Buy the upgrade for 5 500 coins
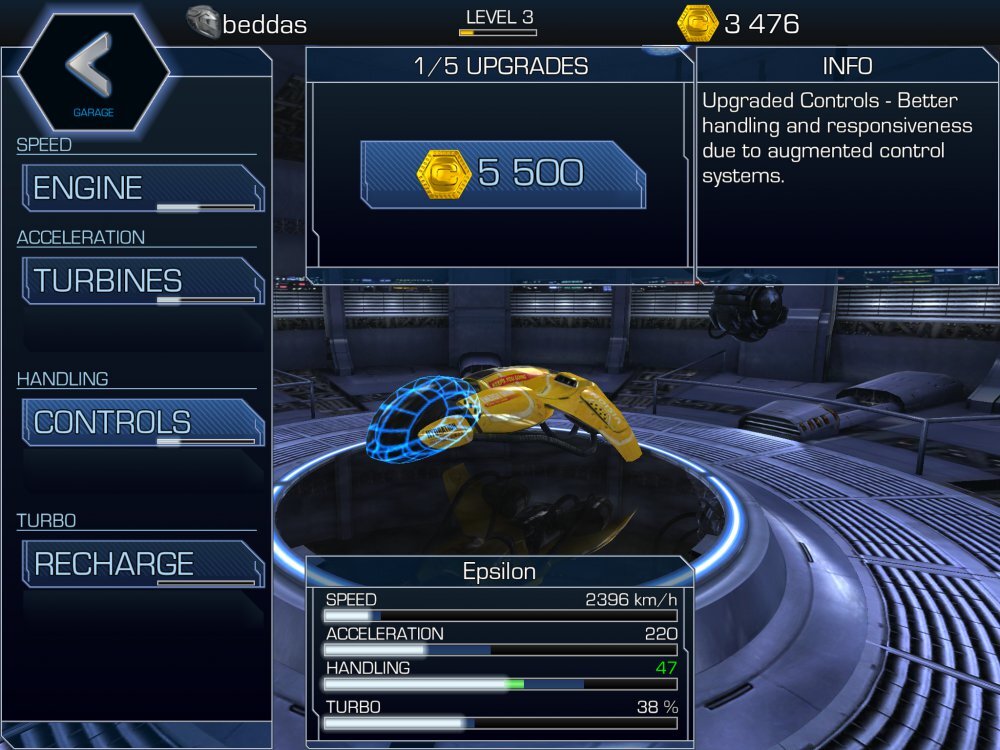Viewport: 1000px width, 750px height. pyautogui.click(x=502, y=175)
